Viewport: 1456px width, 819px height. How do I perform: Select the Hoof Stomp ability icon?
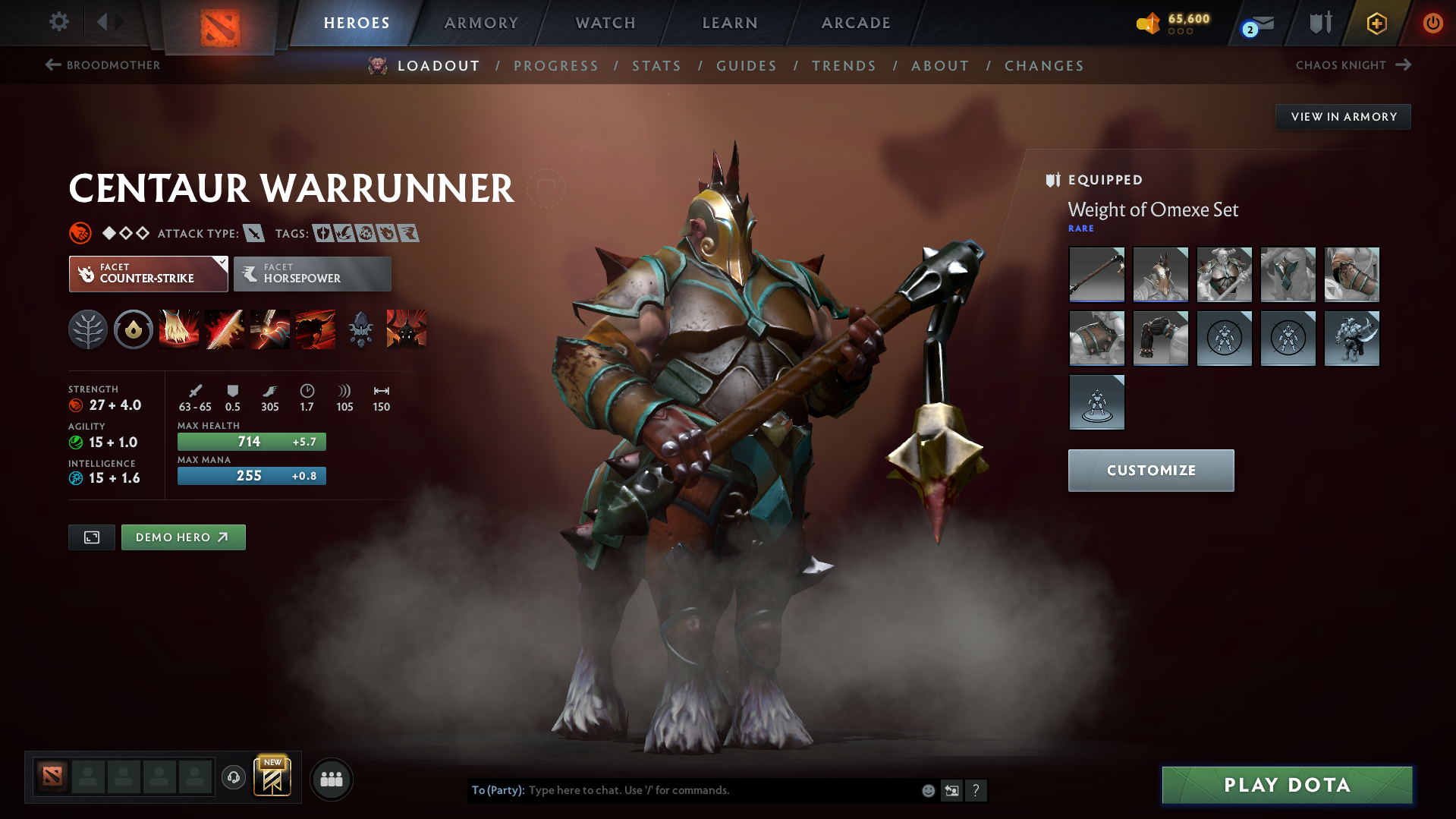tap(179, 329)
